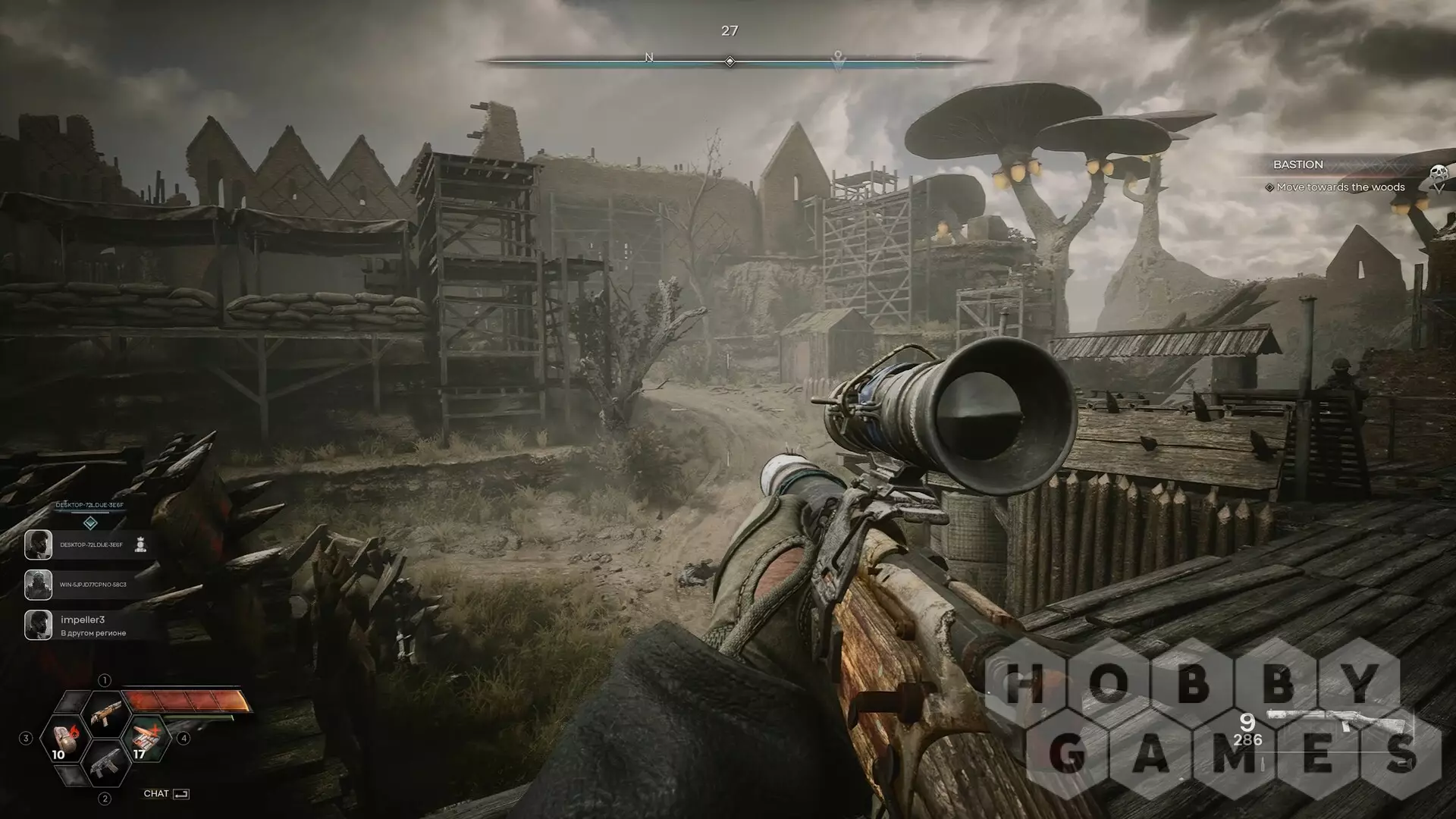Select party member WIN-5JPJD77CPNO-58C3 row

point(89,585)
